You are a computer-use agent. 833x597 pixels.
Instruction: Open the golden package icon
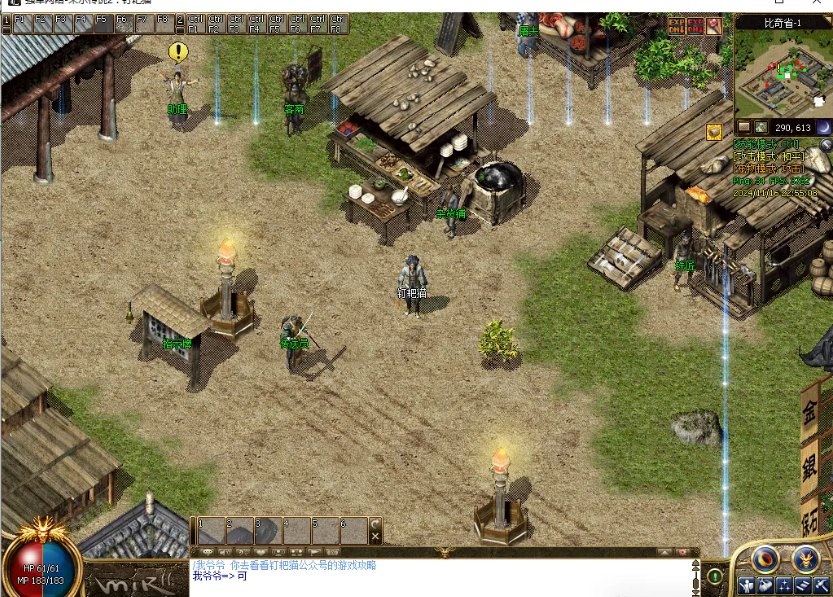click(714, 132)
